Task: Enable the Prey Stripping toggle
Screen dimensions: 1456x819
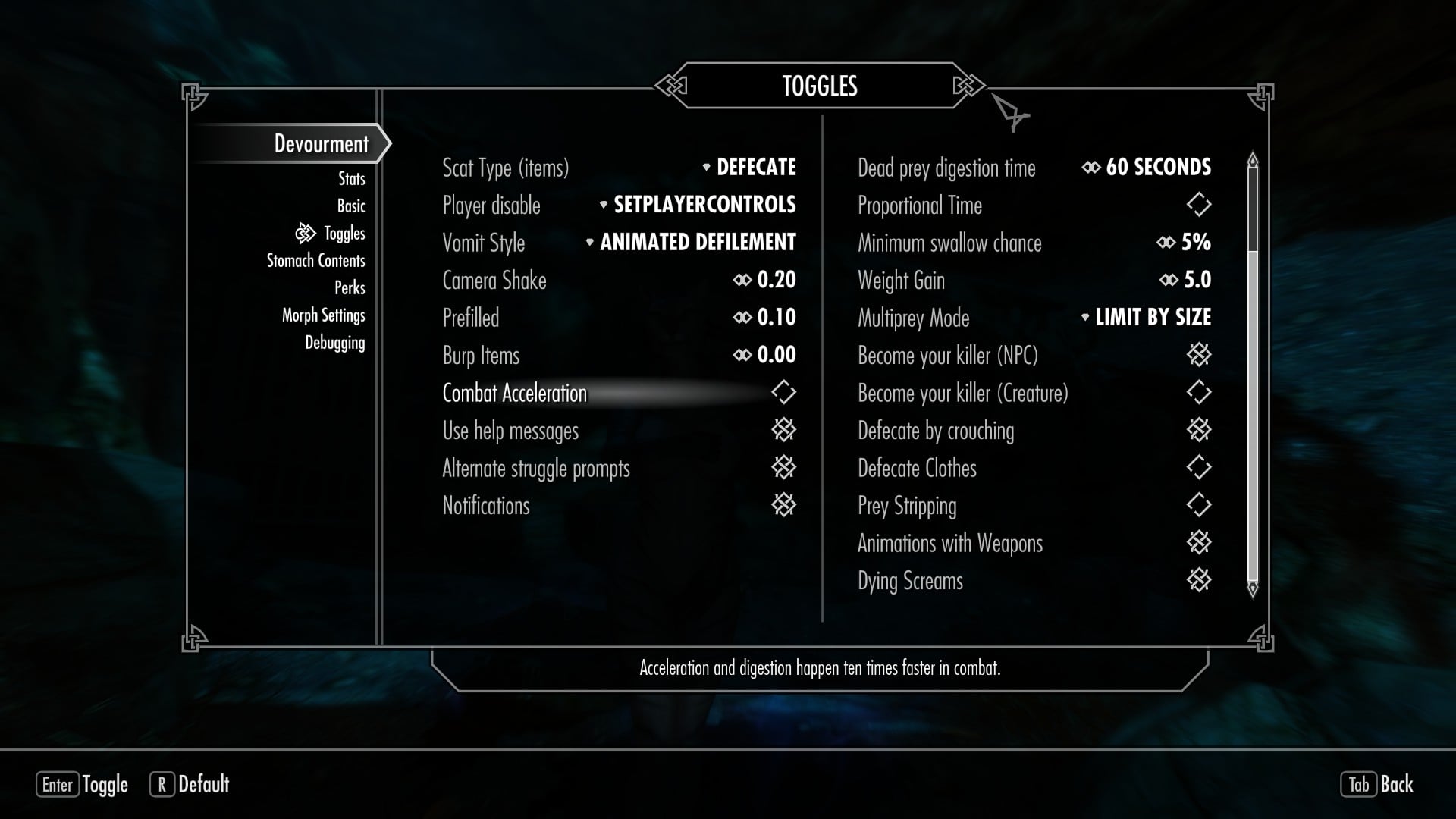Action: [x=1198, y=505]
